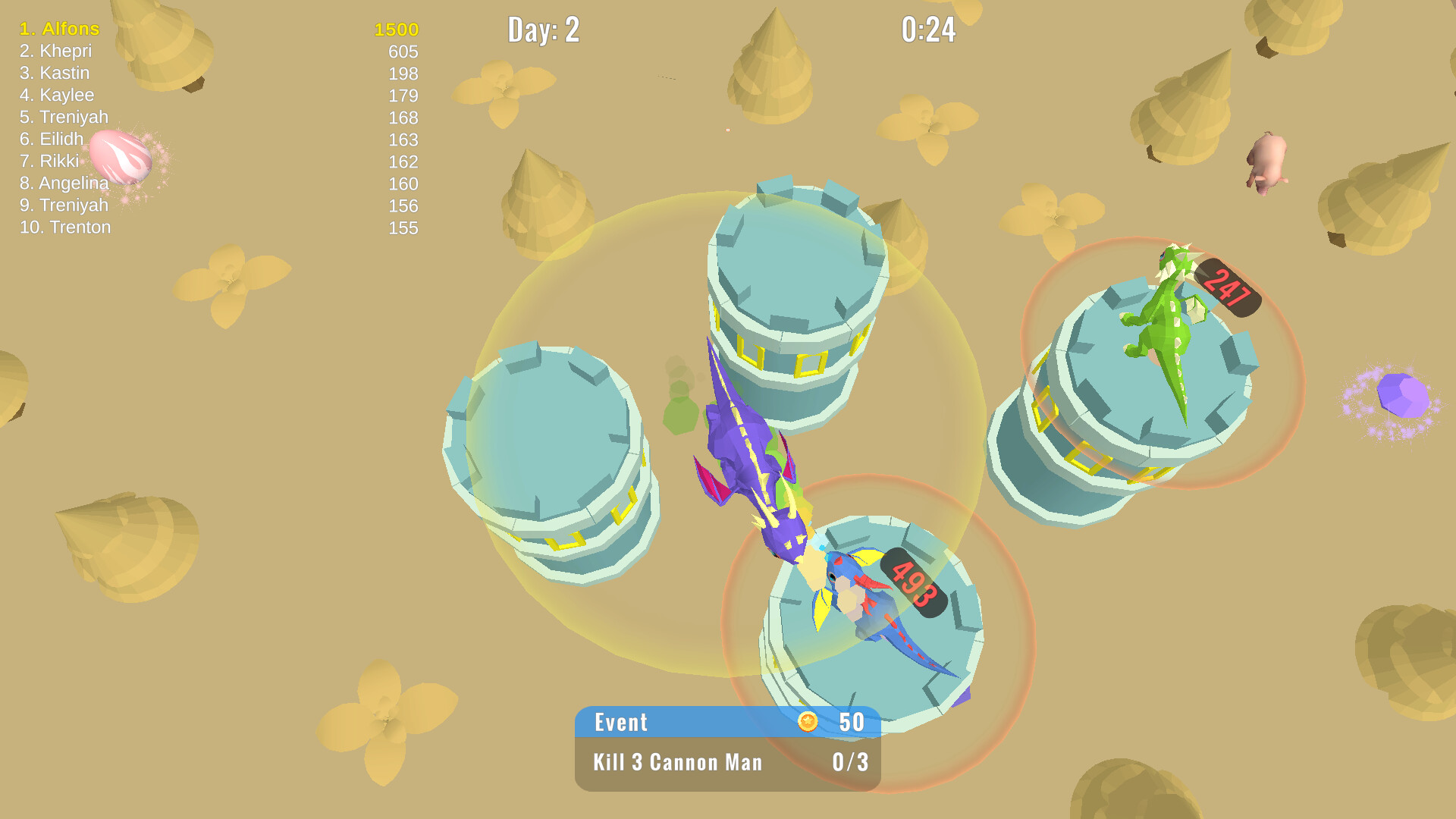The height and width of the screenshot is (819, 1456).
Task: Select Alfons at the top of the leaderboard
Action: click(x=59, y=30)
